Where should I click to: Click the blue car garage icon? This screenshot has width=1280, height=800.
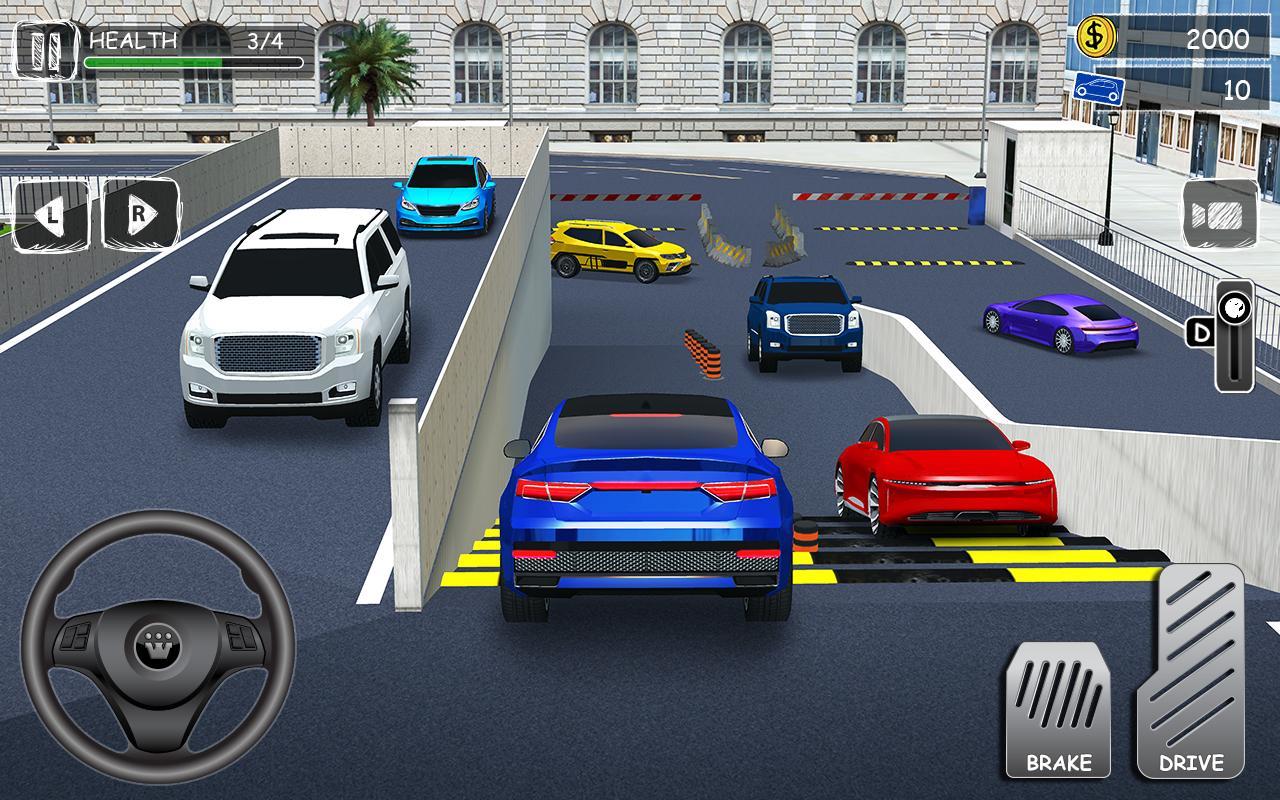1098,88
